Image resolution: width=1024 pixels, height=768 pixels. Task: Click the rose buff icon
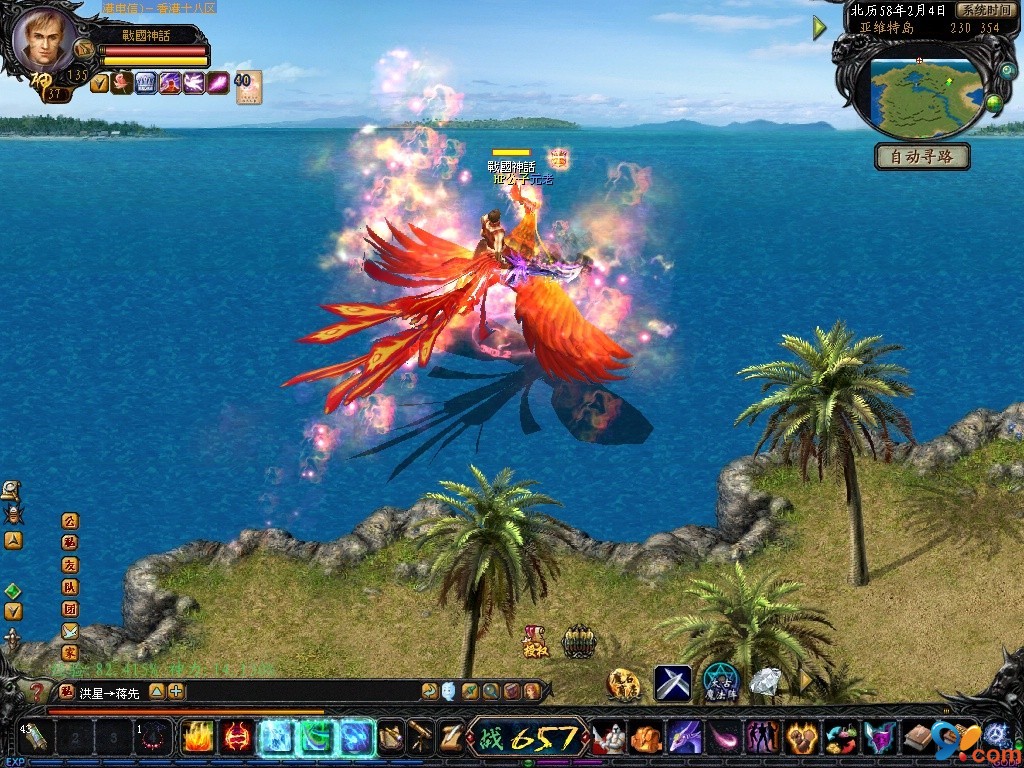pyautogui.click(x=123, y=83)
